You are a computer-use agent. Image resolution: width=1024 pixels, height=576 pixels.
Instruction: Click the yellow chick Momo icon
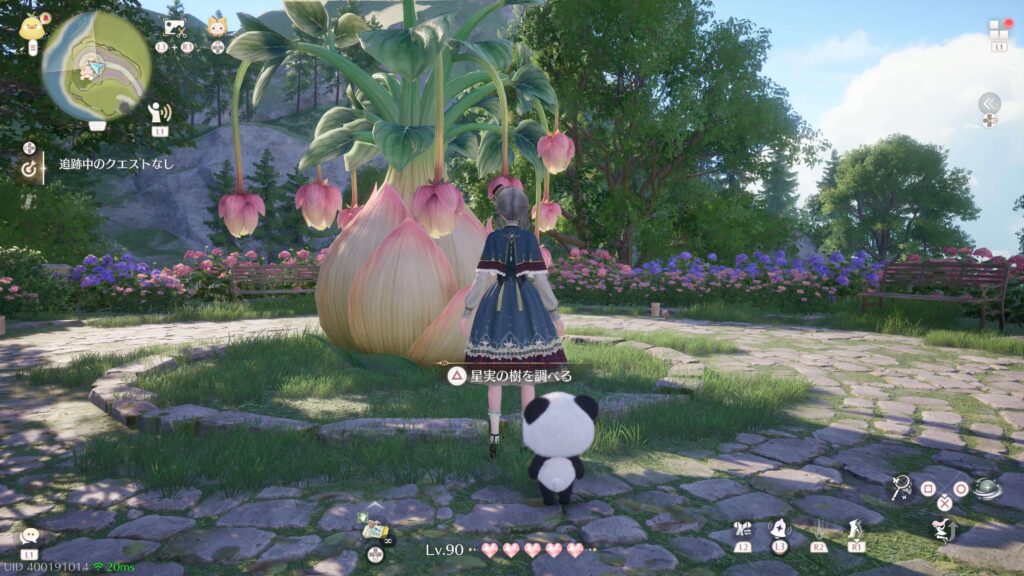tap(31, 27)
